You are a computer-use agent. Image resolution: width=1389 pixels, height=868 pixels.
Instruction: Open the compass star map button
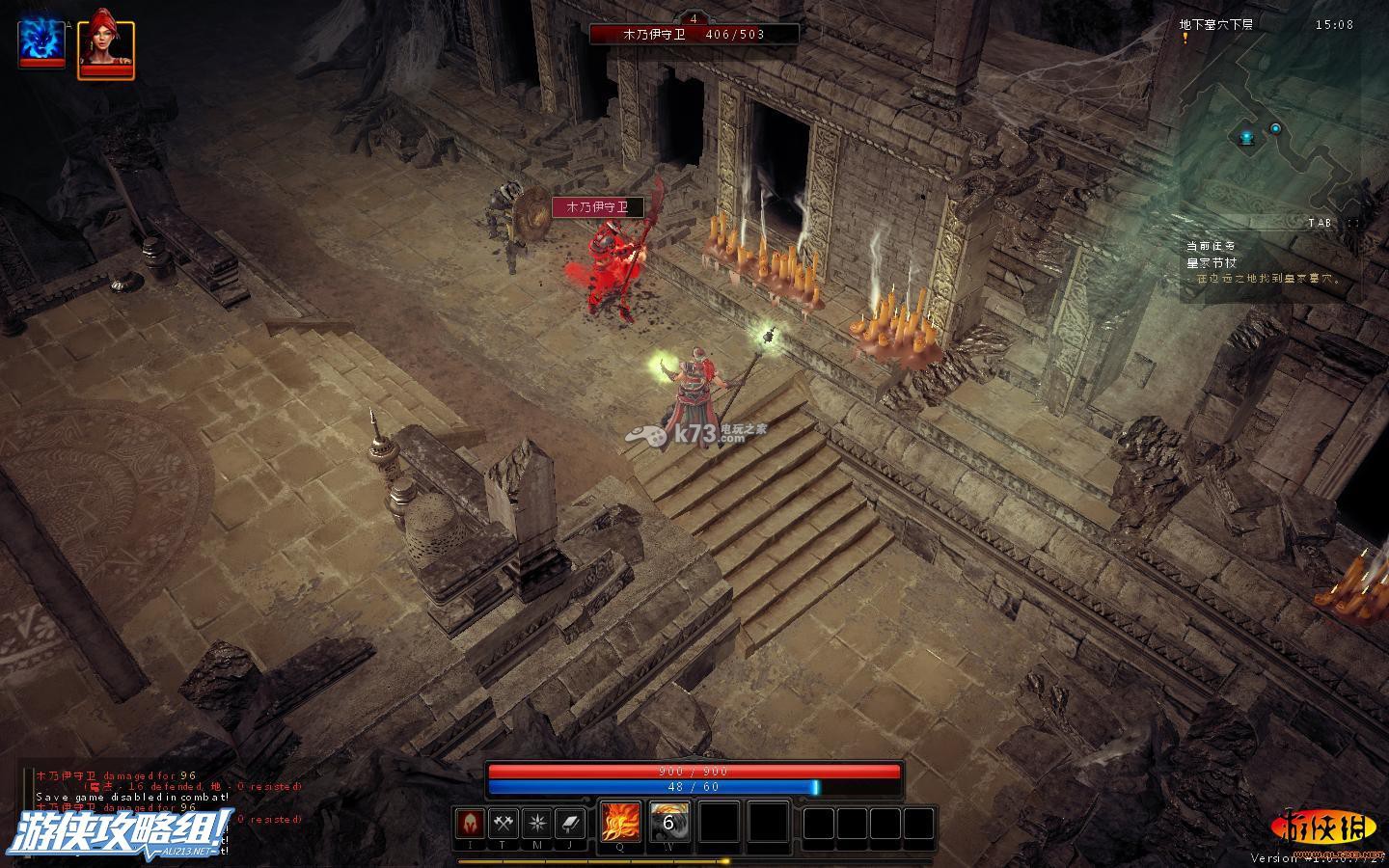click(x=536, y=824)
